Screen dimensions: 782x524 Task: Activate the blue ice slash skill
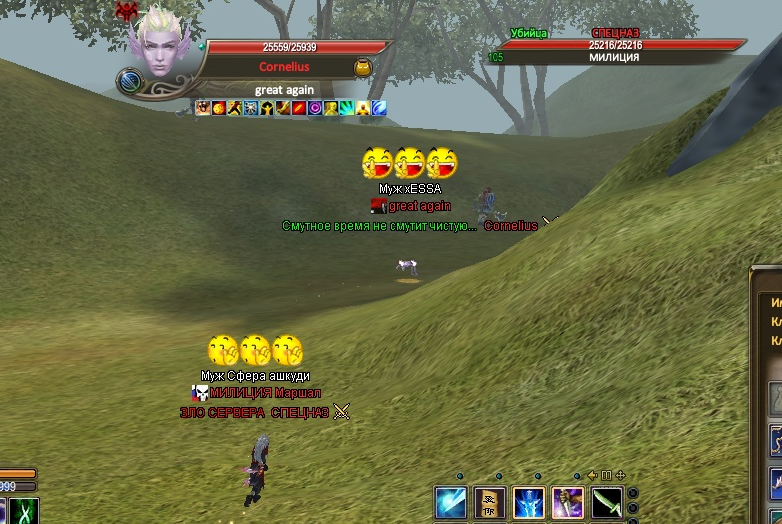click(451, 502)
